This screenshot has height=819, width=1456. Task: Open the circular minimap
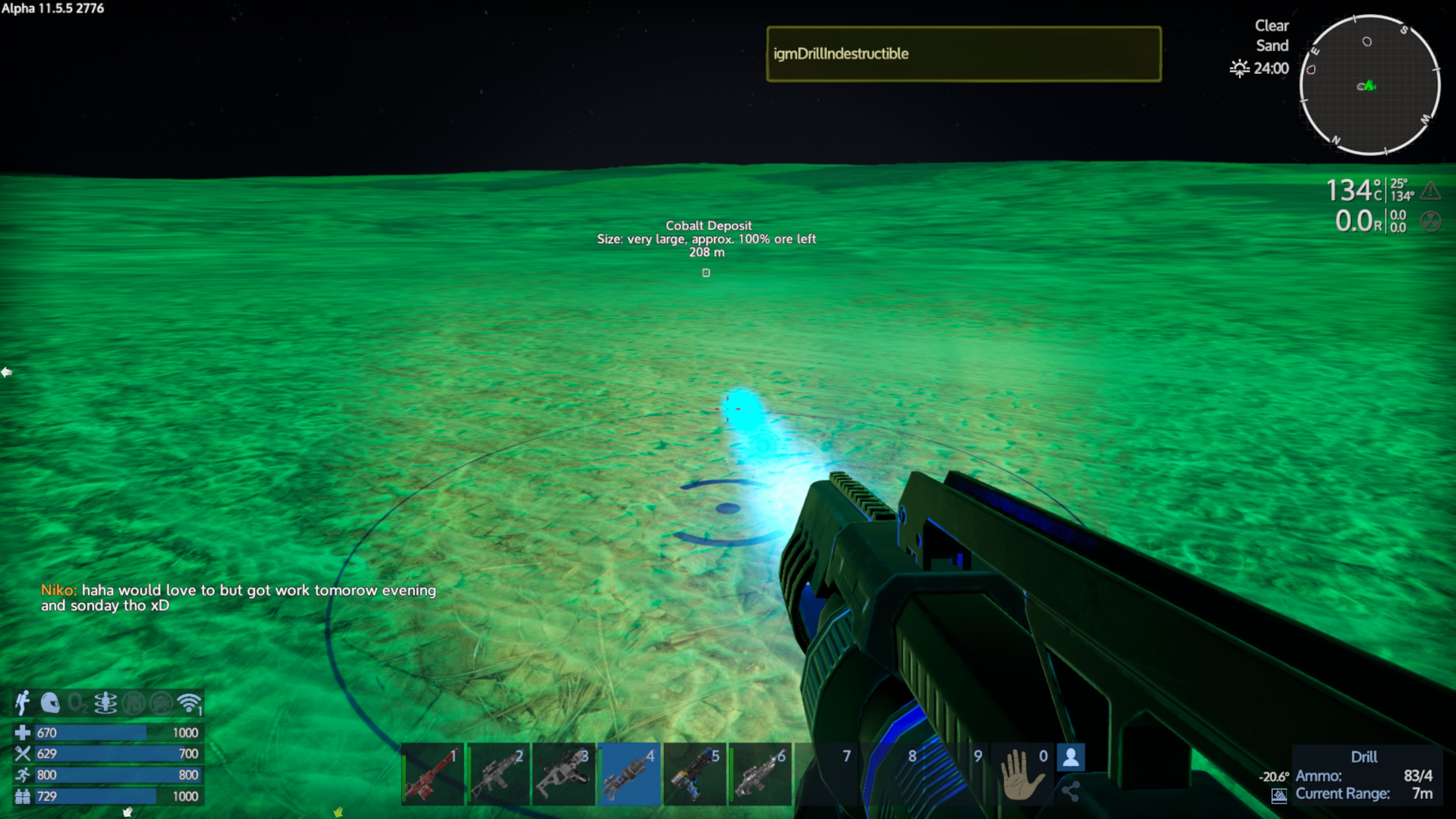[x=1370, y=85]
